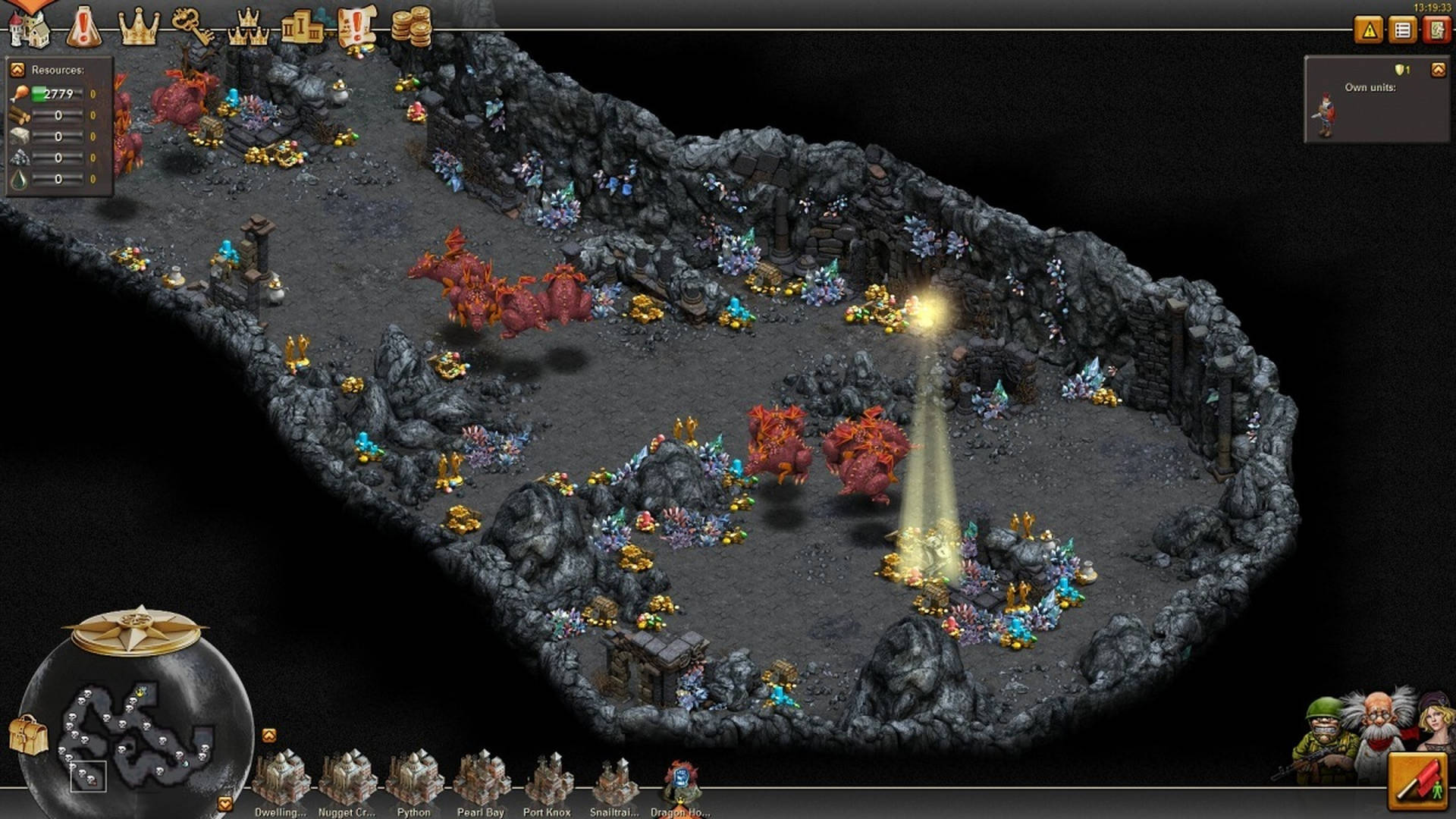The width and height of the screenshot is (1456, 819).
Task: Open the gold coin stacks treasury icon
Action: 412,25
